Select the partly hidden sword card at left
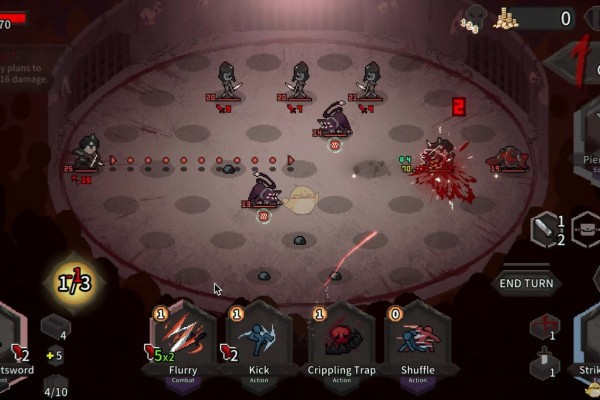 [14, 345]
